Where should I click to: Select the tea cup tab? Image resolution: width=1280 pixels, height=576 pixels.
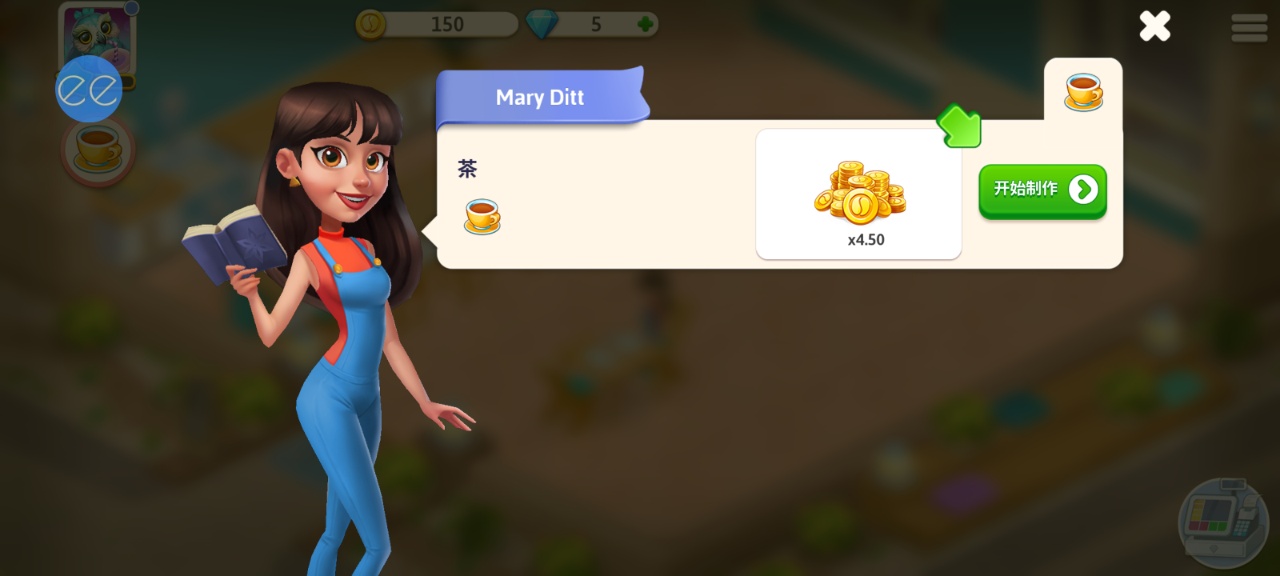click(x=1083, y=91)
